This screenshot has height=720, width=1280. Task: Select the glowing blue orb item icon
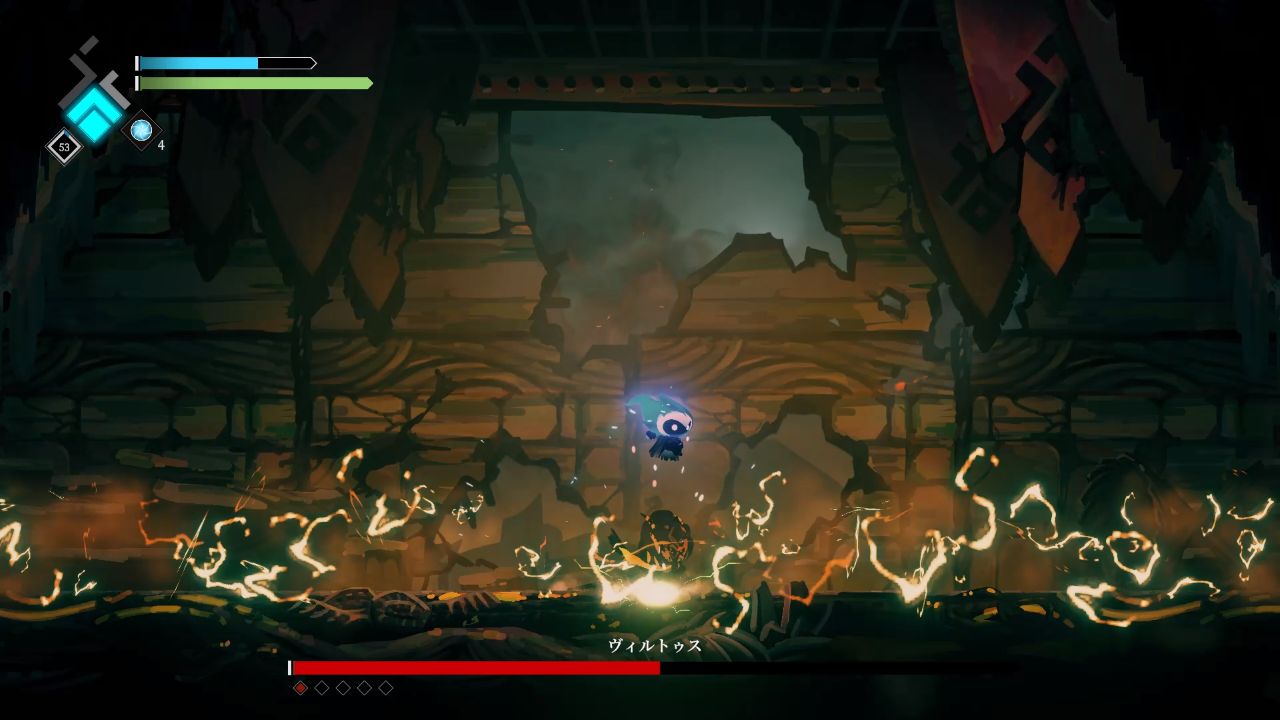point(141,130)
